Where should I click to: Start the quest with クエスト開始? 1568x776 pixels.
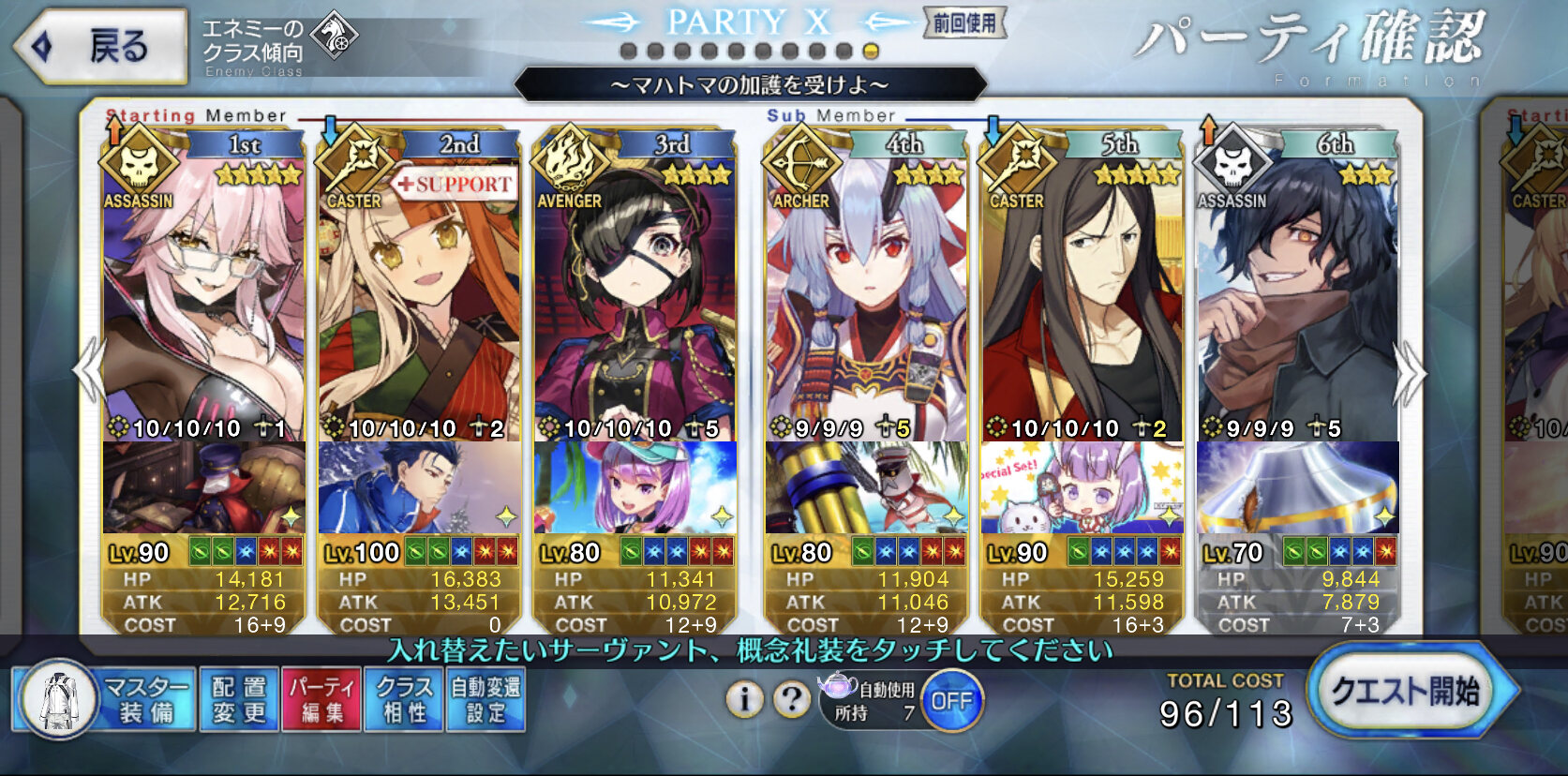pos(1405,692)
